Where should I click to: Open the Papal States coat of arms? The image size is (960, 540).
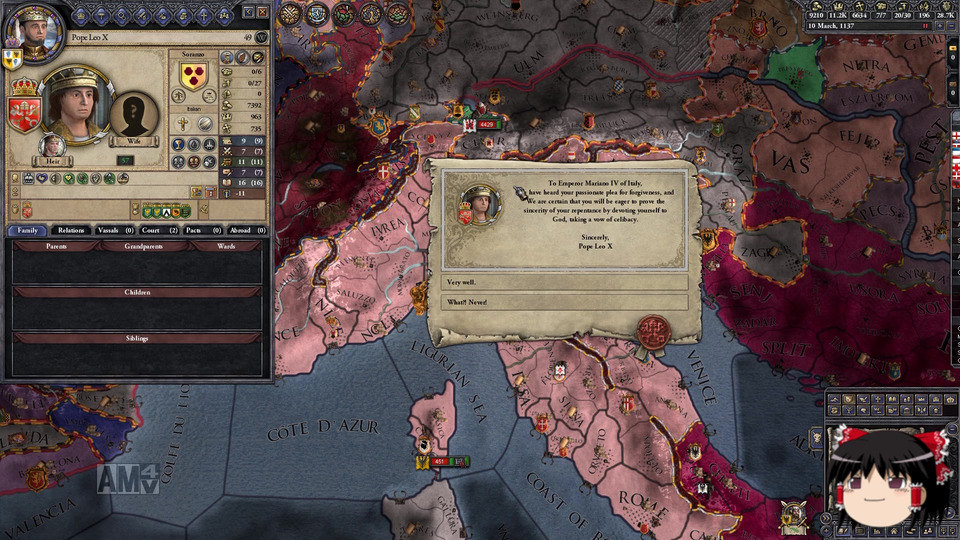point(24,113)
